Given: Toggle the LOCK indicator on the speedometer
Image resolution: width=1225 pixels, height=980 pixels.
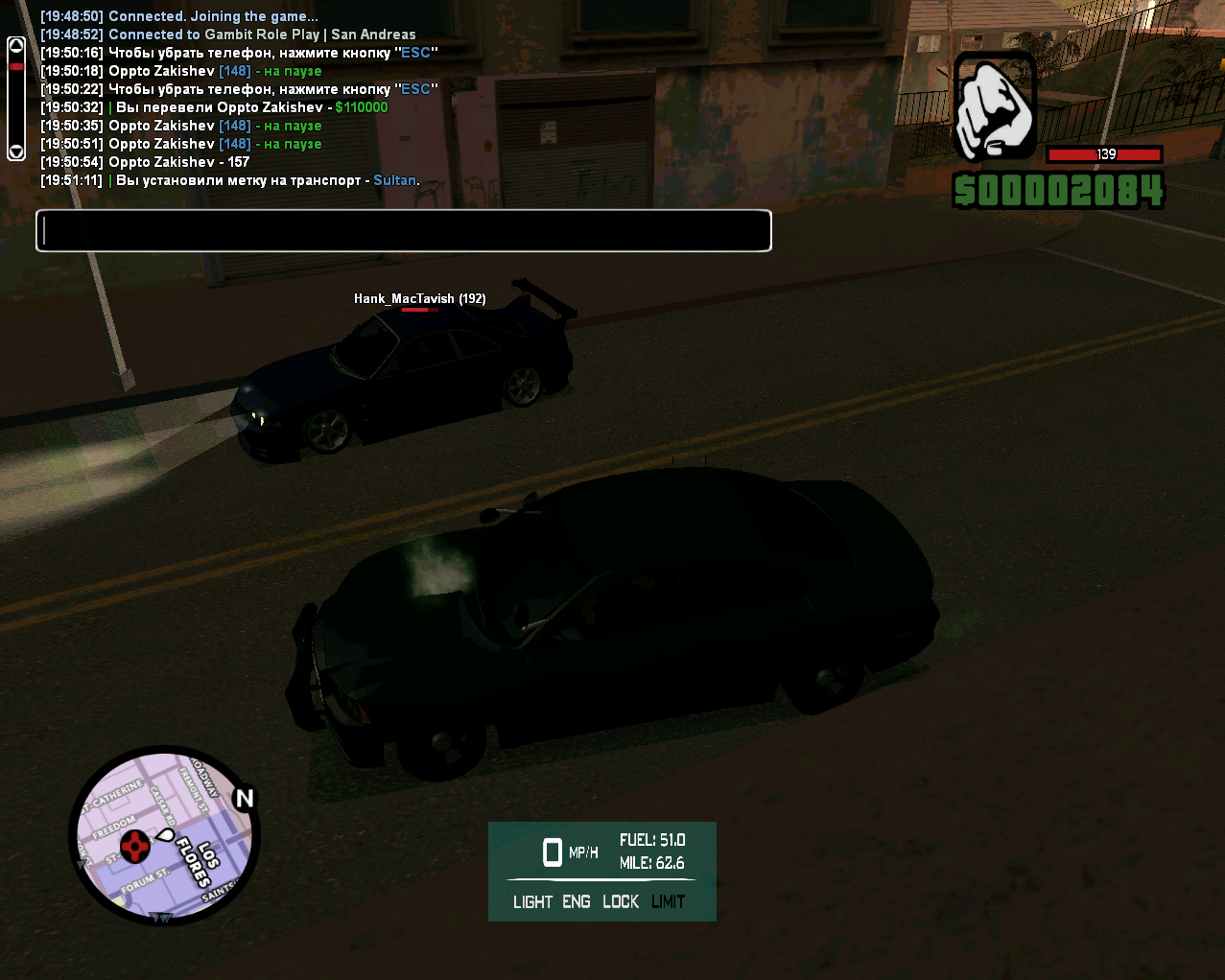Looking at the screenshot, I should [x=621, y=901].
